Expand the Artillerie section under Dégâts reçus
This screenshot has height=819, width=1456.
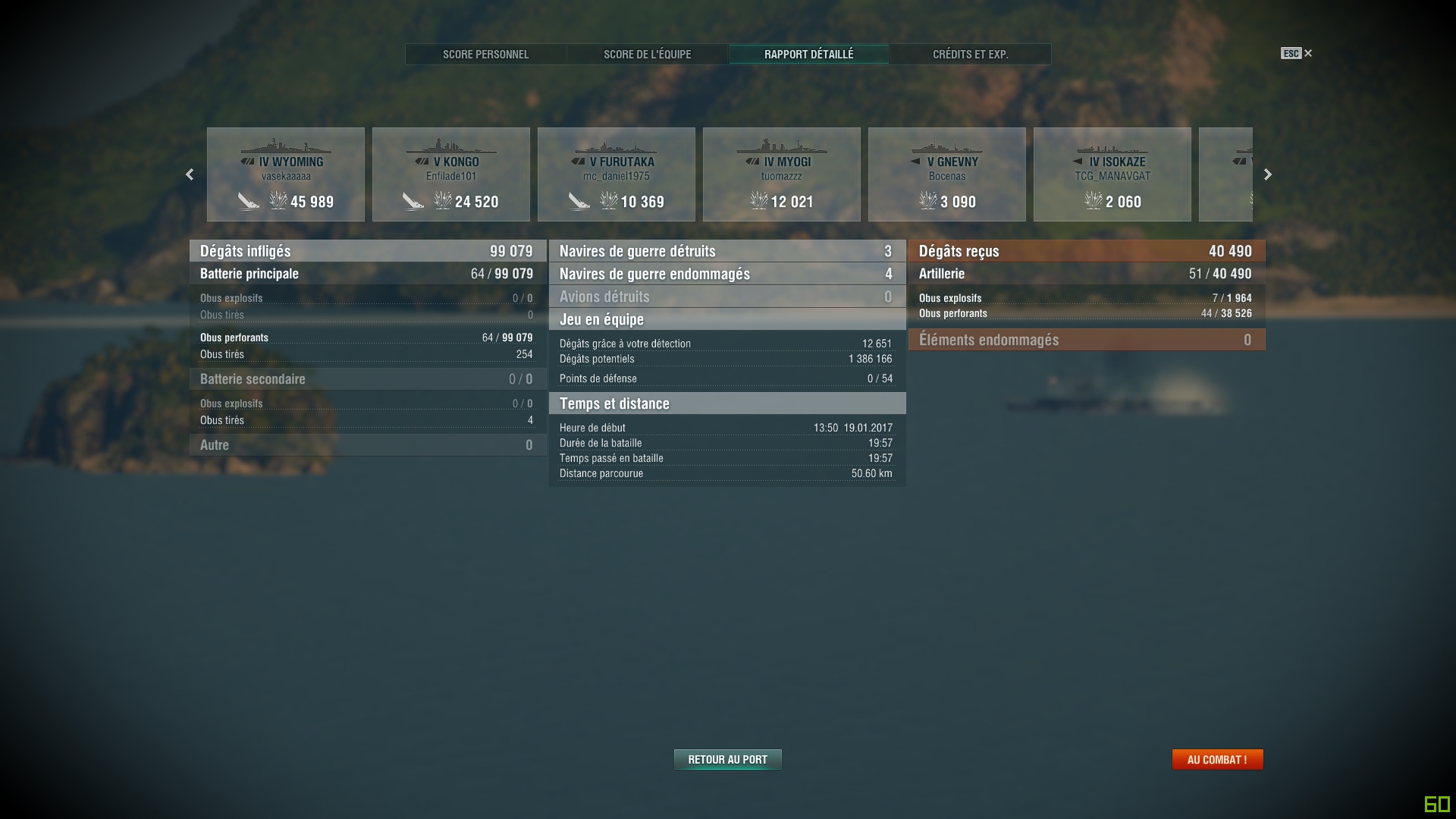pyautogui.click(x=1086, y=274)
